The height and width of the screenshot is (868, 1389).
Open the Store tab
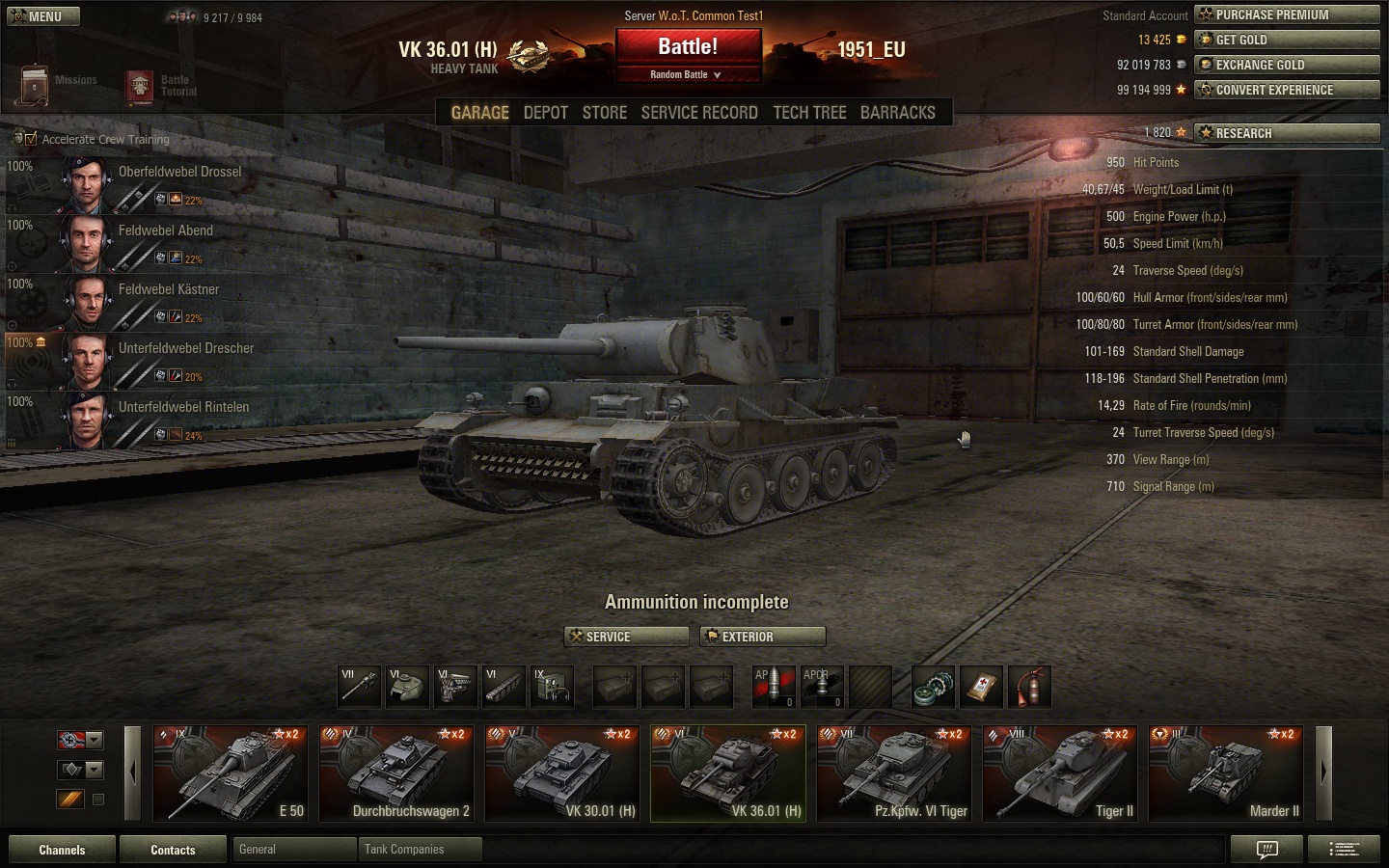click(x=605, y=113)
